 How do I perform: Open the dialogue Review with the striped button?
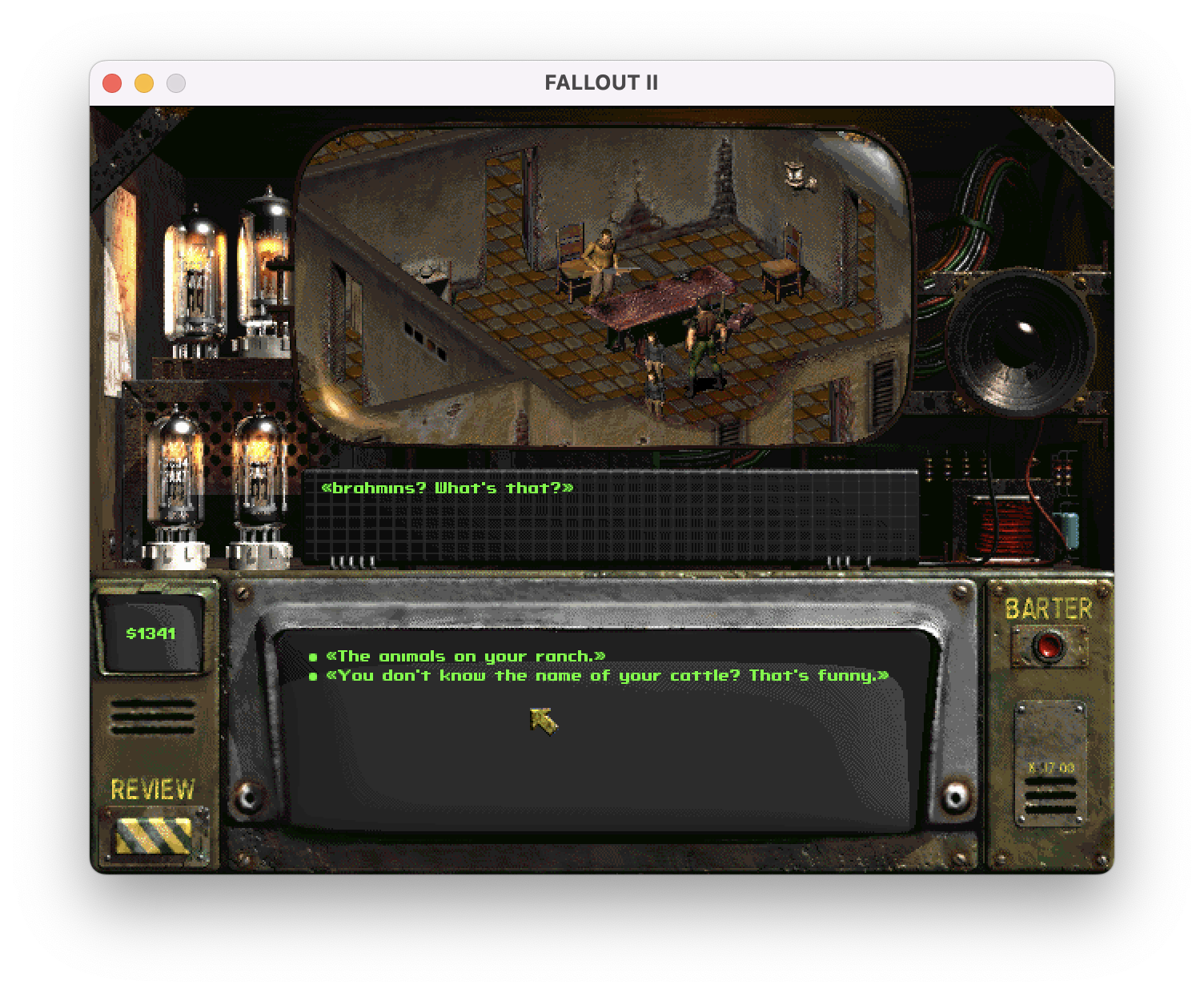(x=153, y=835)
